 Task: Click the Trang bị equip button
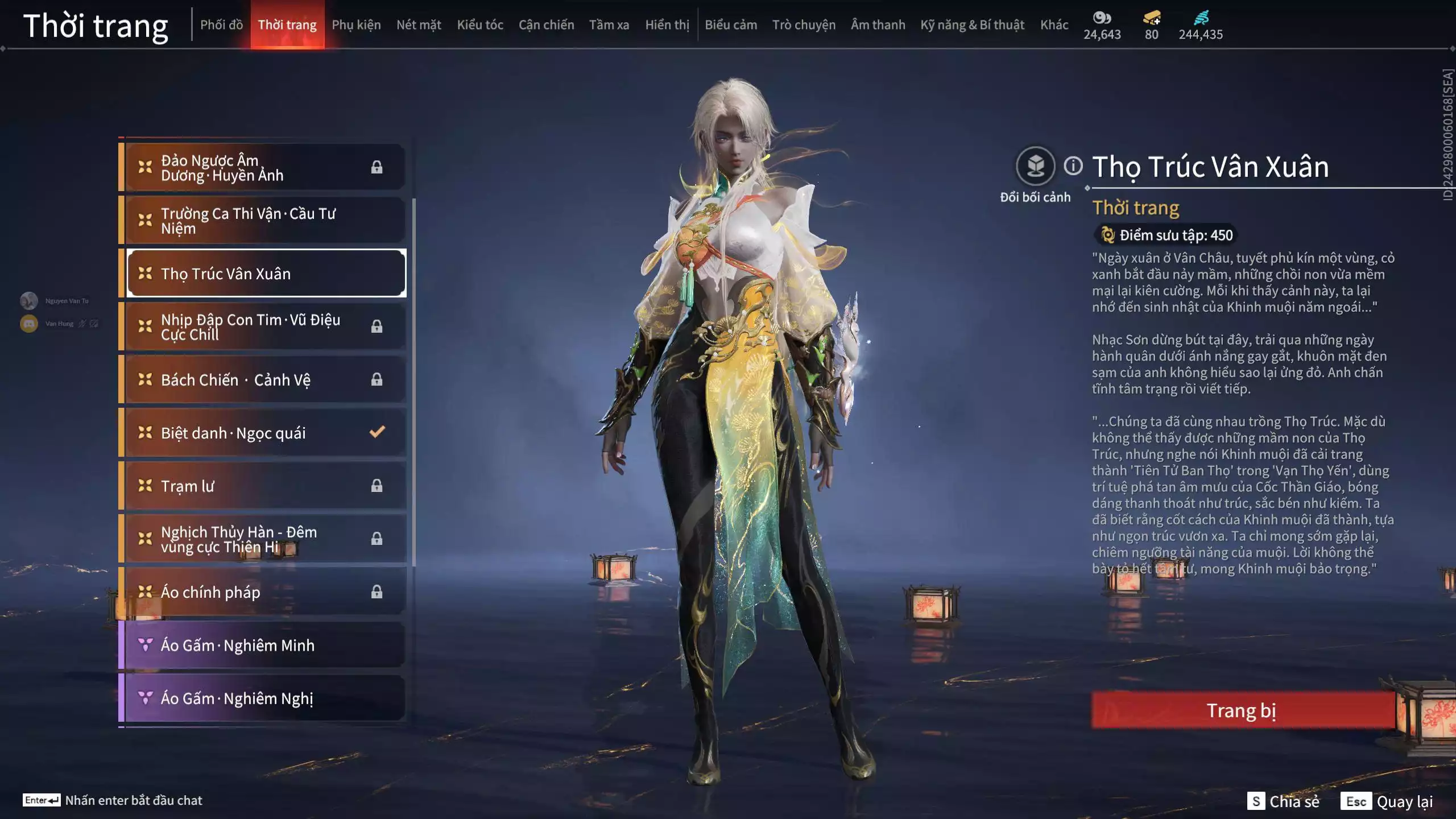coord(1242,710)
